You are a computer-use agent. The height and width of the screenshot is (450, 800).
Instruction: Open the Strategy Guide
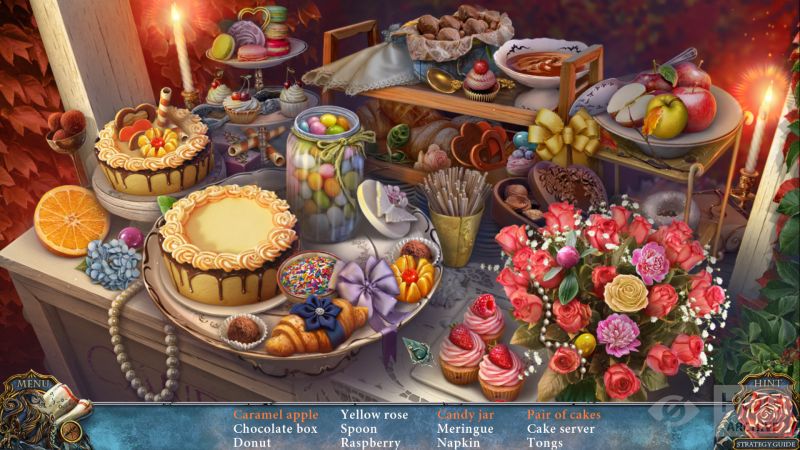point(767,443)
